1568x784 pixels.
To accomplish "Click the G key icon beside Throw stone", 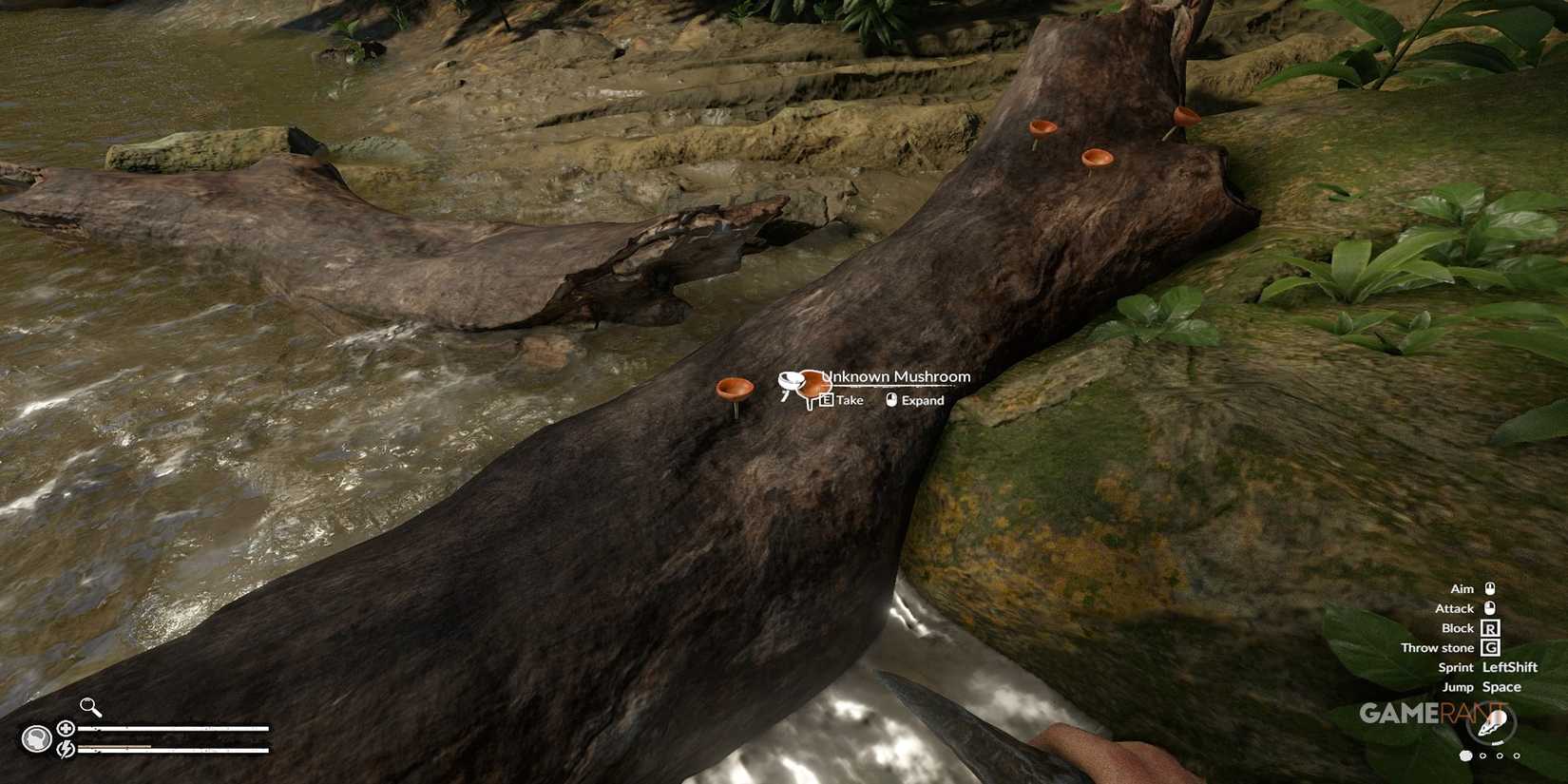I will coord(1490,647).
